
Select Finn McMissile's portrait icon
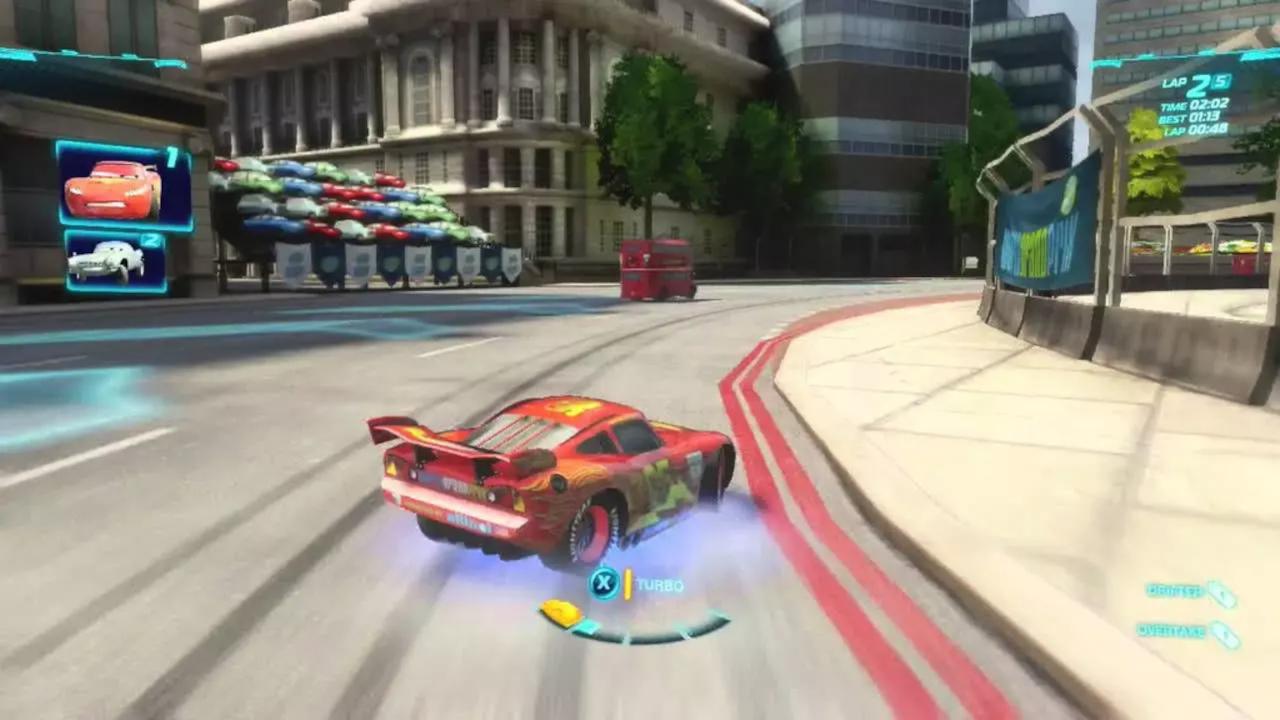105,258
